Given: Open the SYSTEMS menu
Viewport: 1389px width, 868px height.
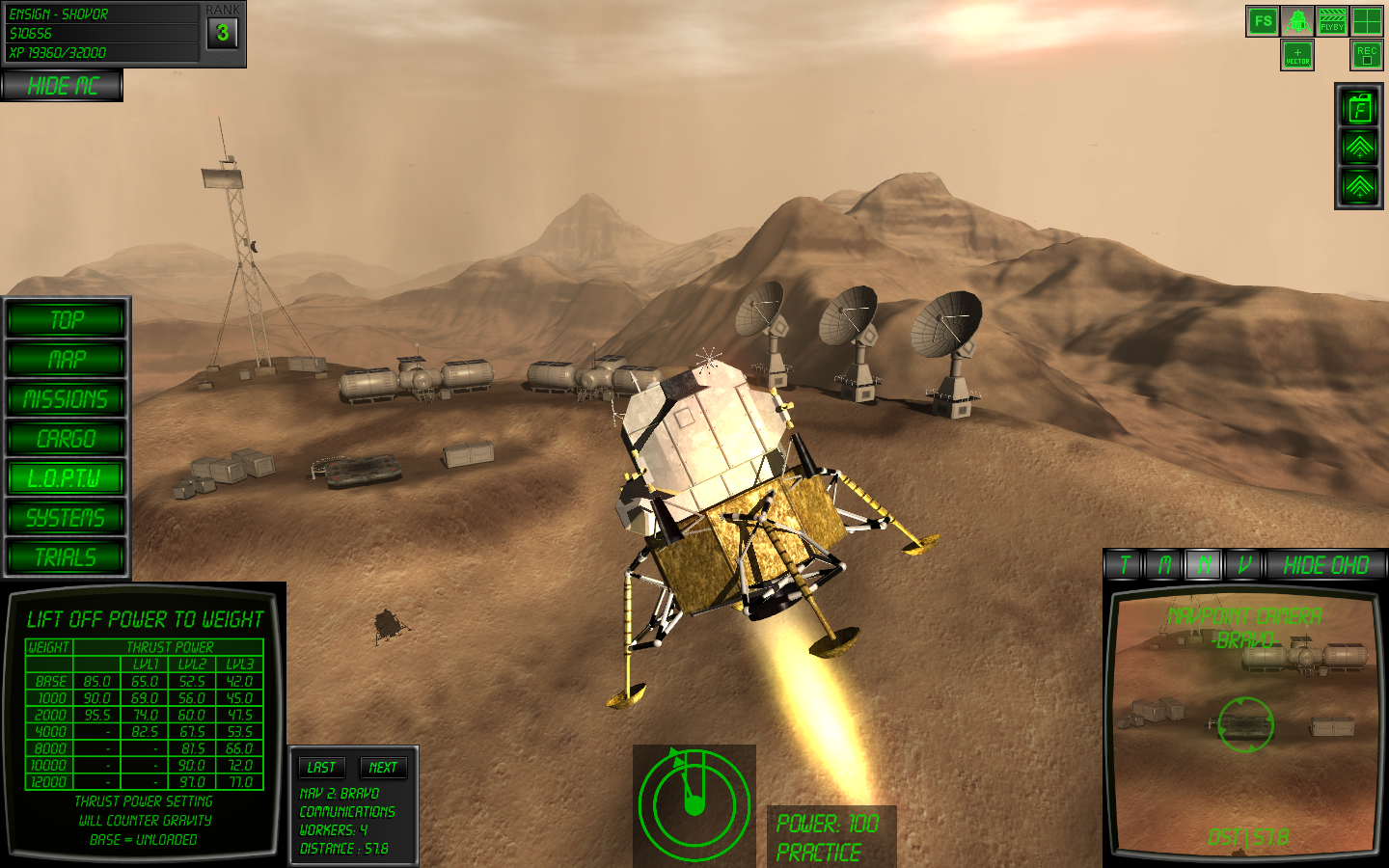Looking at the screenshot, I should click(67, 518).
